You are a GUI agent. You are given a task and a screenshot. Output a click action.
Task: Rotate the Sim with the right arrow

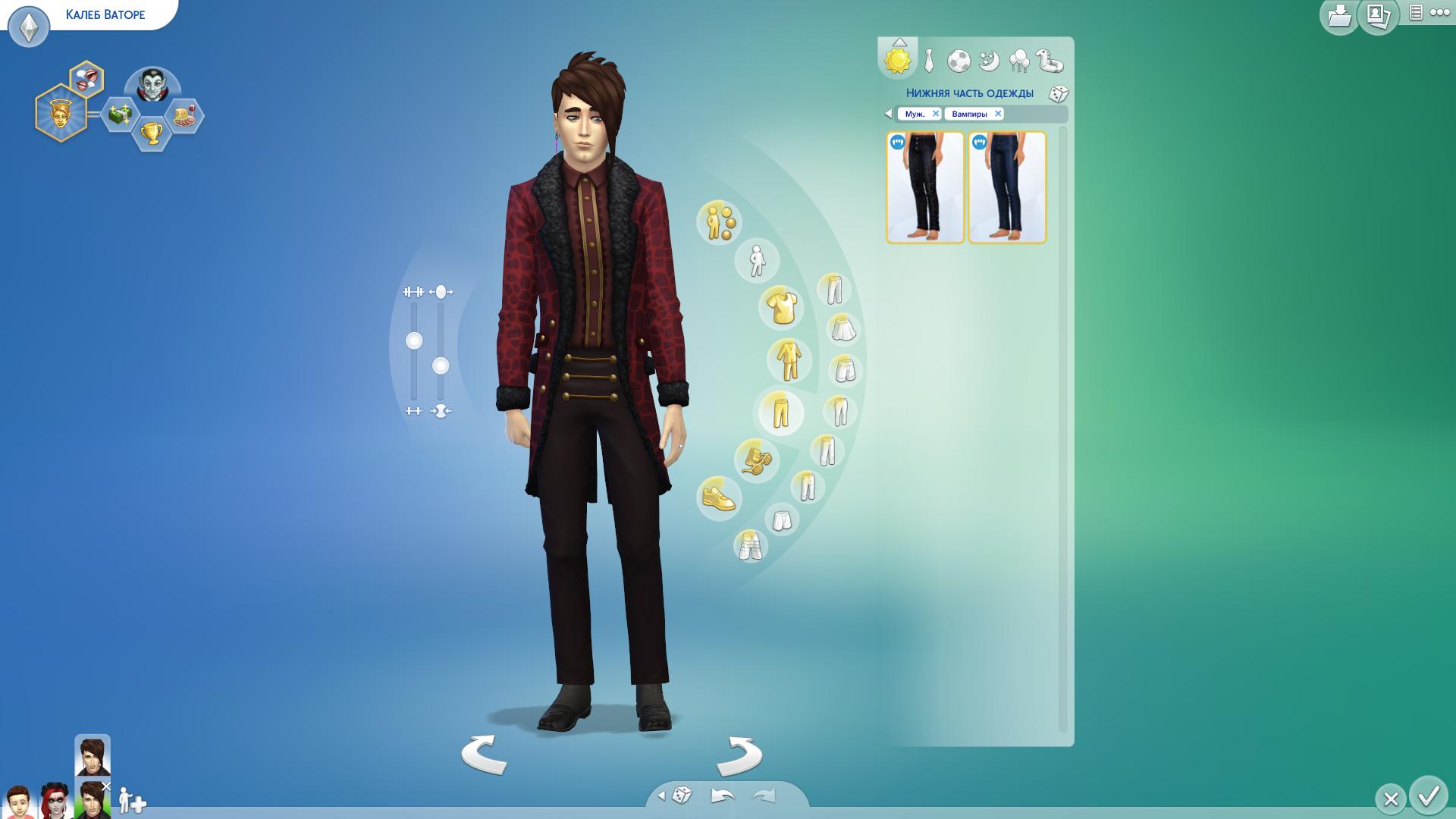(739, 755)
